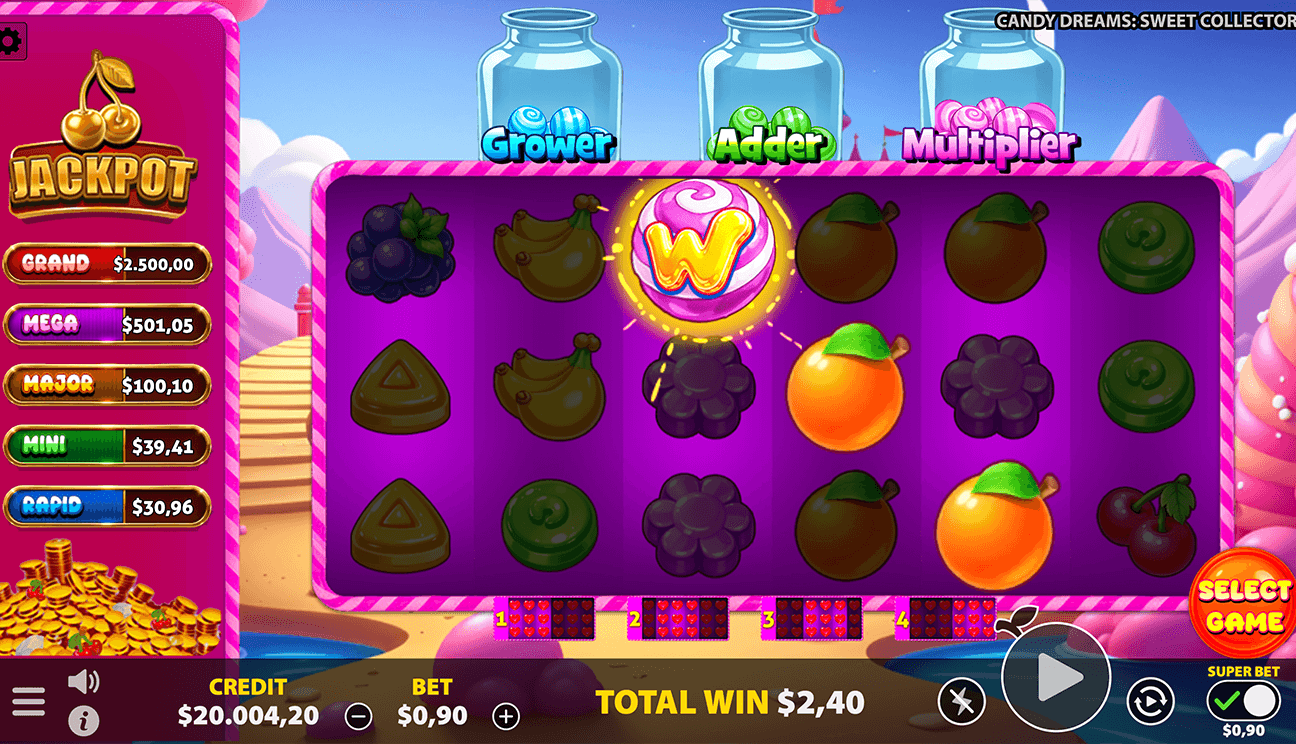
Task: Select the Grand jackpot entry
Action: 107,264
